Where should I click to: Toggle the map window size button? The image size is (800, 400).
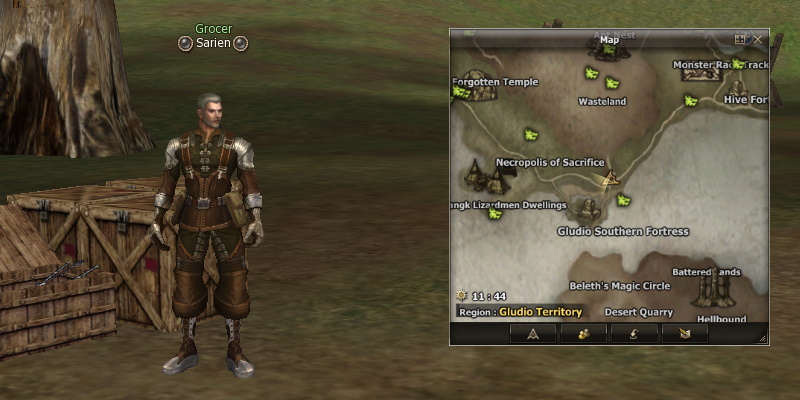click(x=740, y=39)
